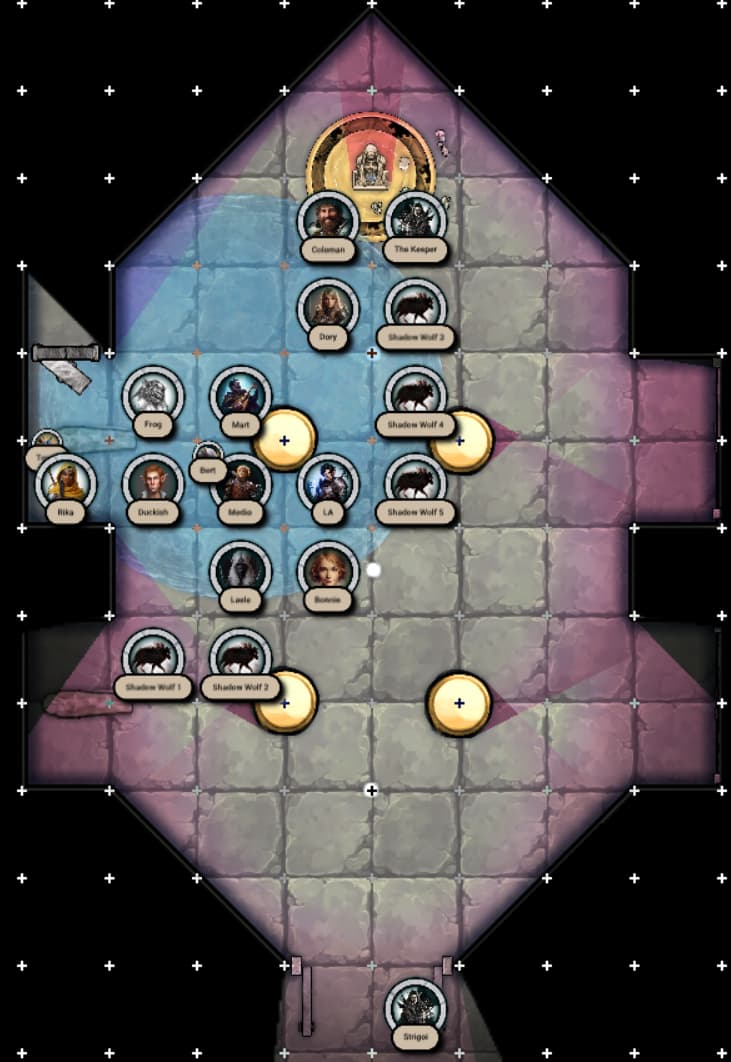Image resolution: width=731 pixels, height=1062 pixels.
Task: Choose the Bonnie token
Action: [x=328, y=571]
